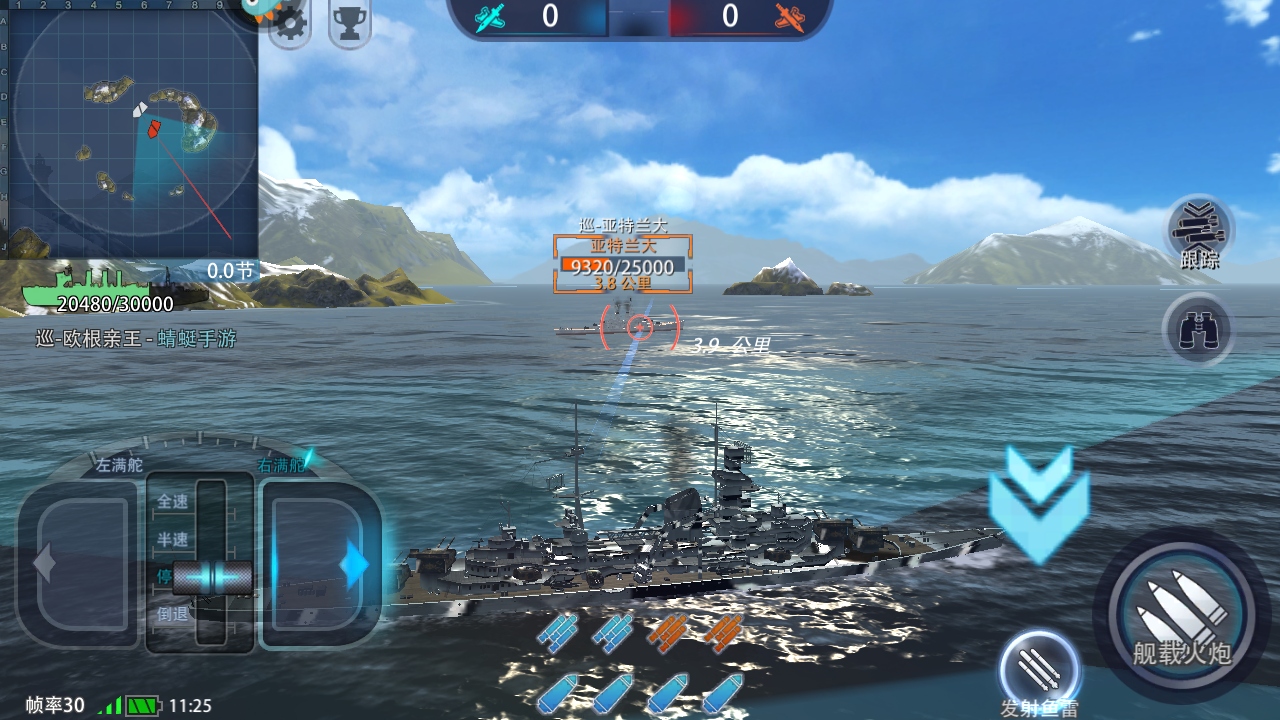Set throttle to 倒退 reverse
This screenshot has width=1280, height=720.
173,614
